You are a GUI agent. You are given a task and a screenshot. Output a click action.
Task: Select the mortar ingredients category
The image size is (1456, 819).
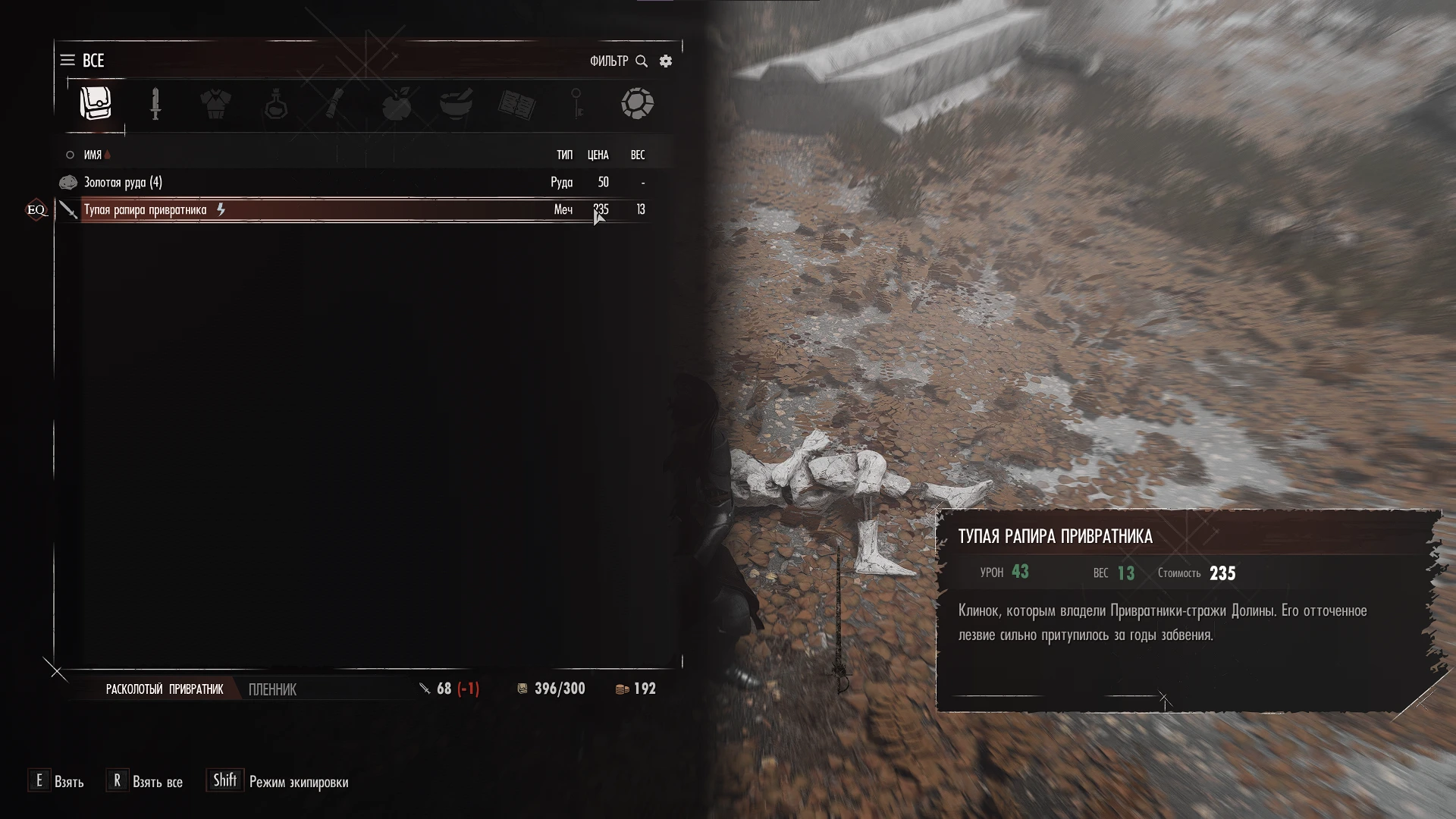point(457,103)
